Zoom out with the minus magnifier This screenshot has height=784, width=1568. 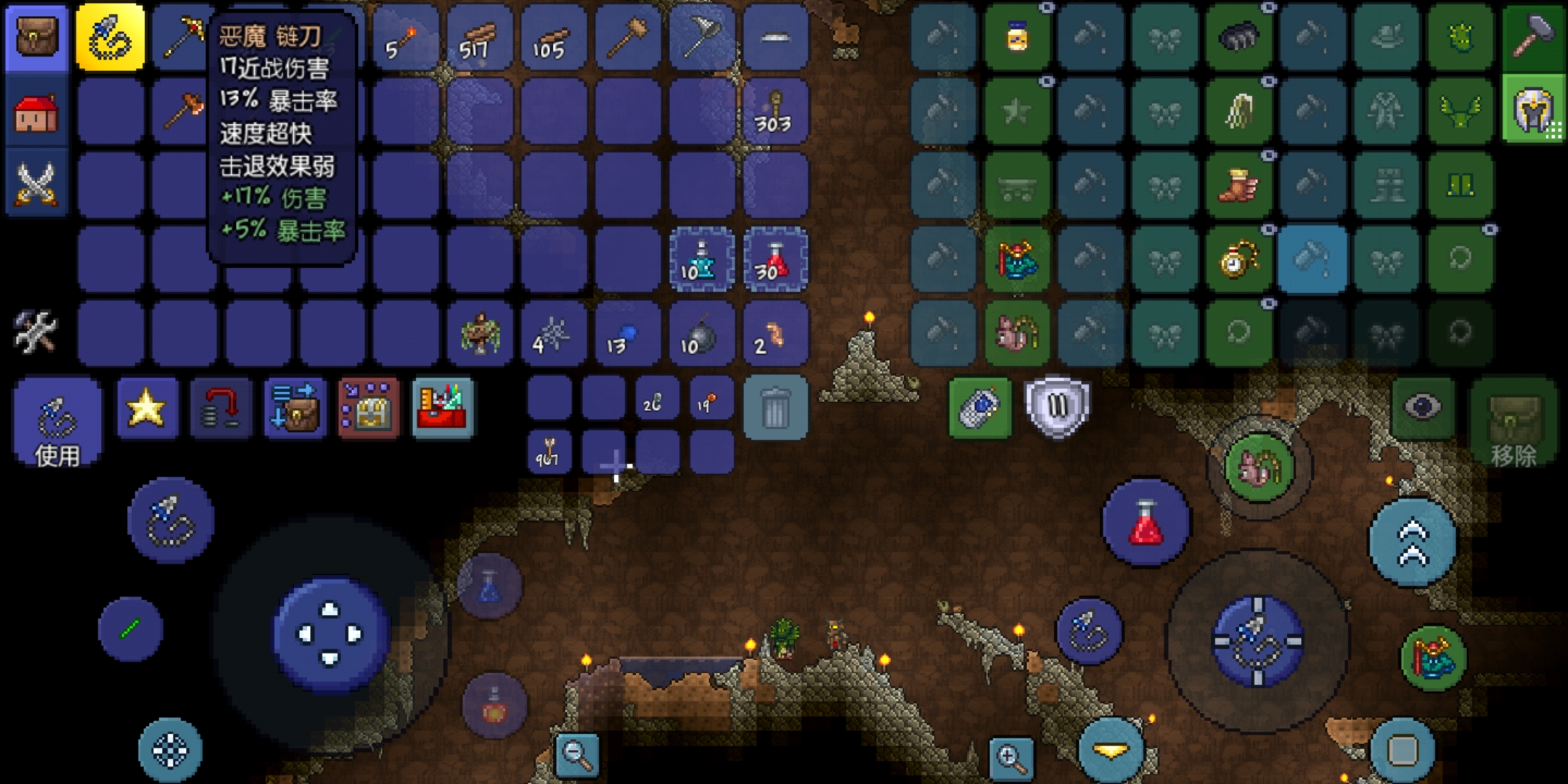click(577, 755)
